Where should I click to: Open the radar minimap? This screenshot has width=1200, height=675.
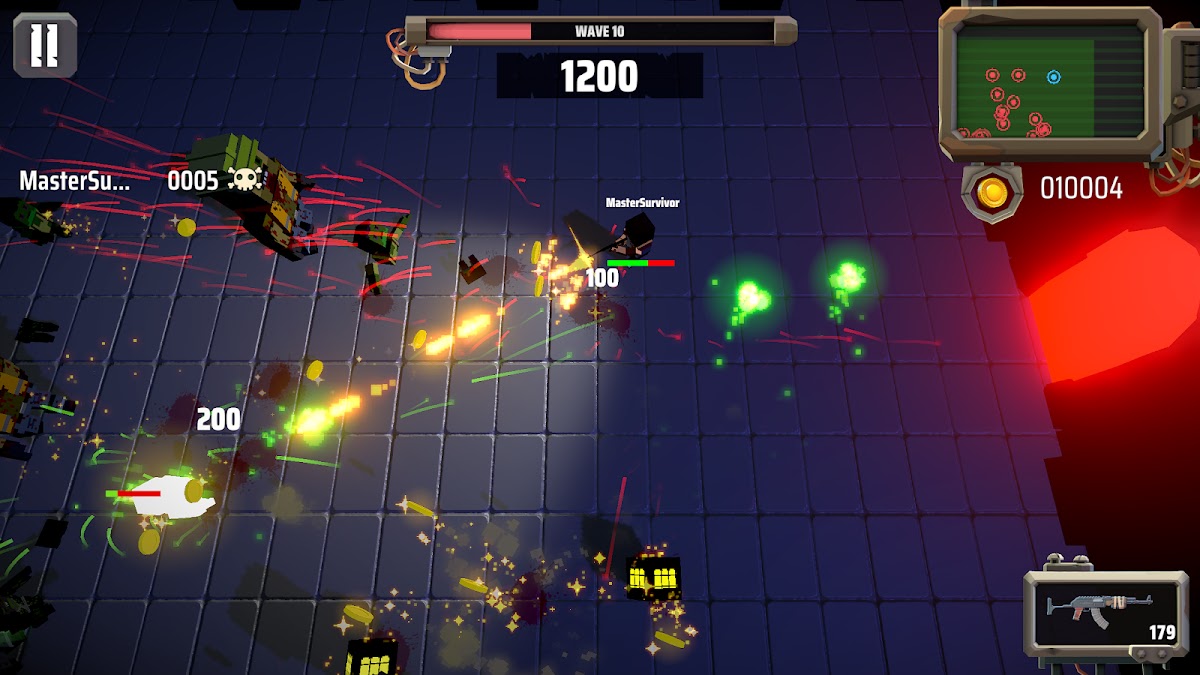(1049, 81)
